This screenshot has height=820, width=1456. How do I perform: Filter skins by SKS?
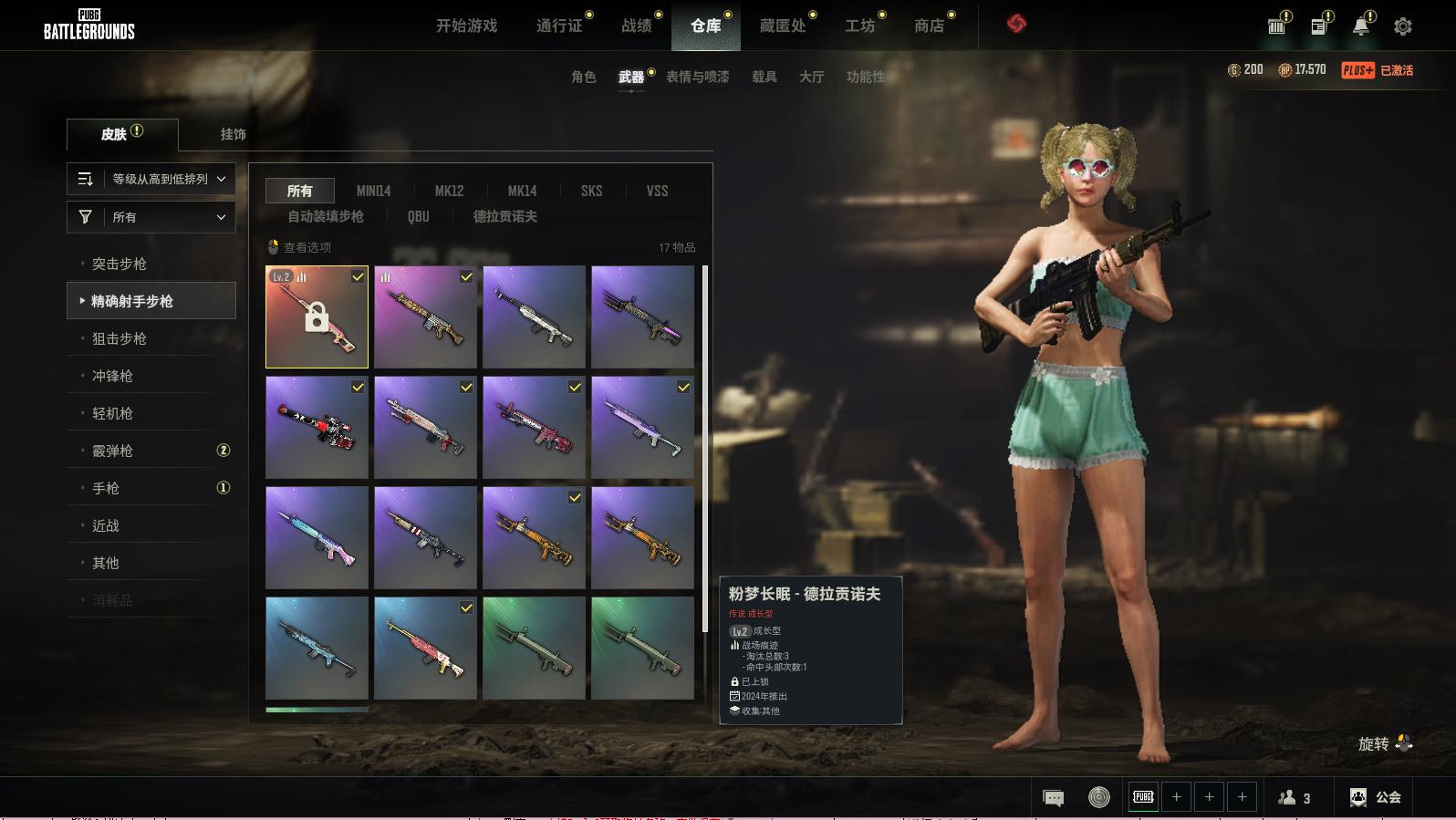591,191
